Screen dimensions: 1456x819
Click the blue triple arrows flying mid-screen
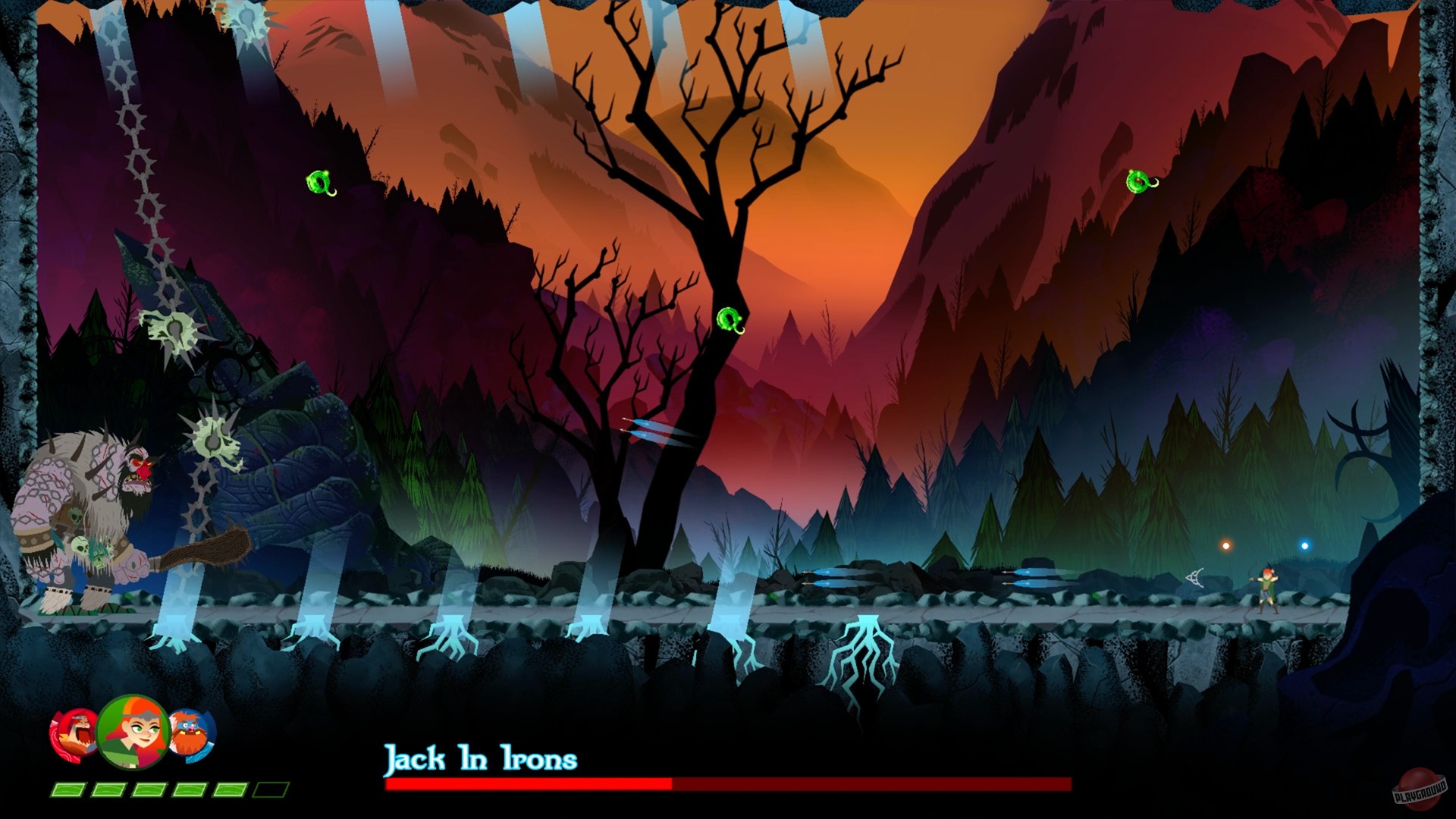(x=656, y=432)
